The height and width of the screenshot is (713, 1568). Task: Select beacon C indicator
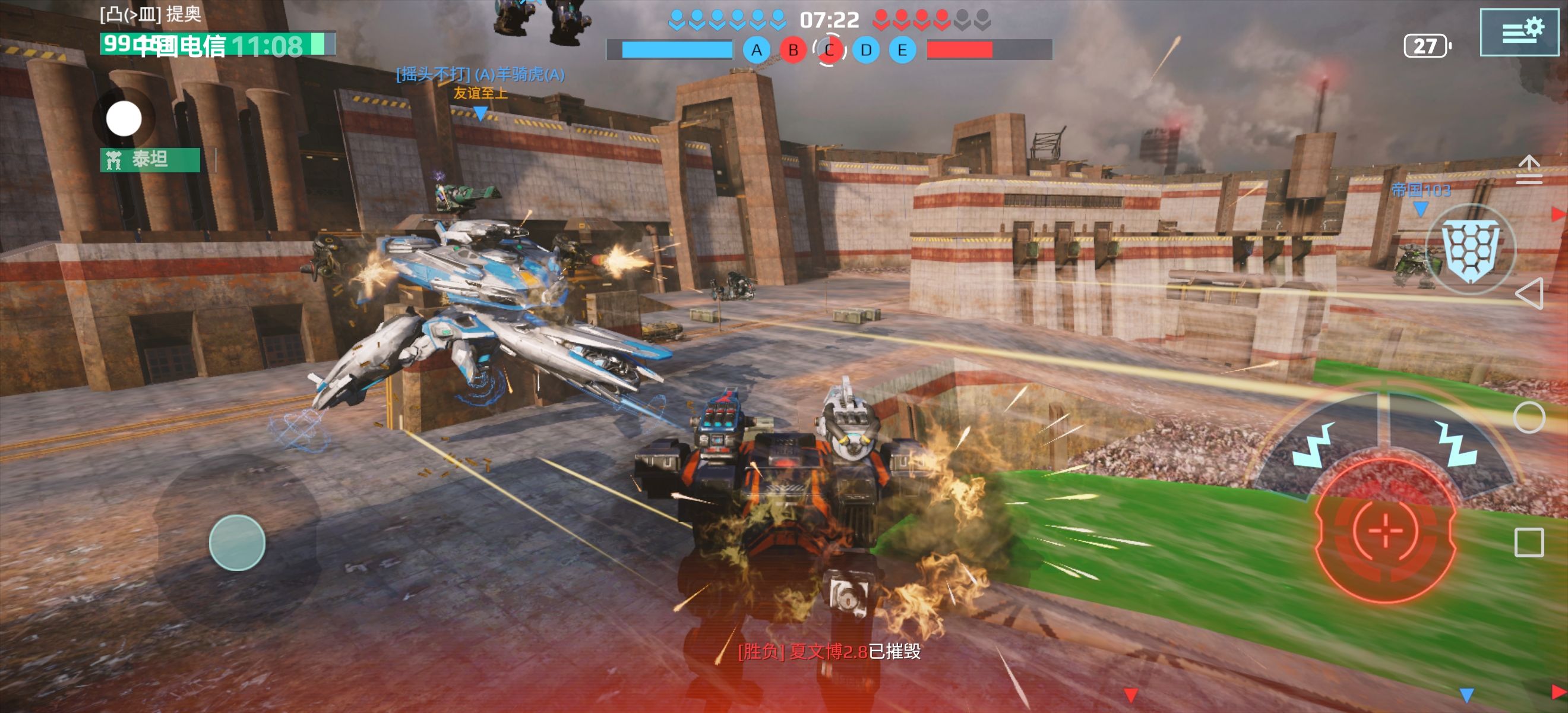(829, 50)
